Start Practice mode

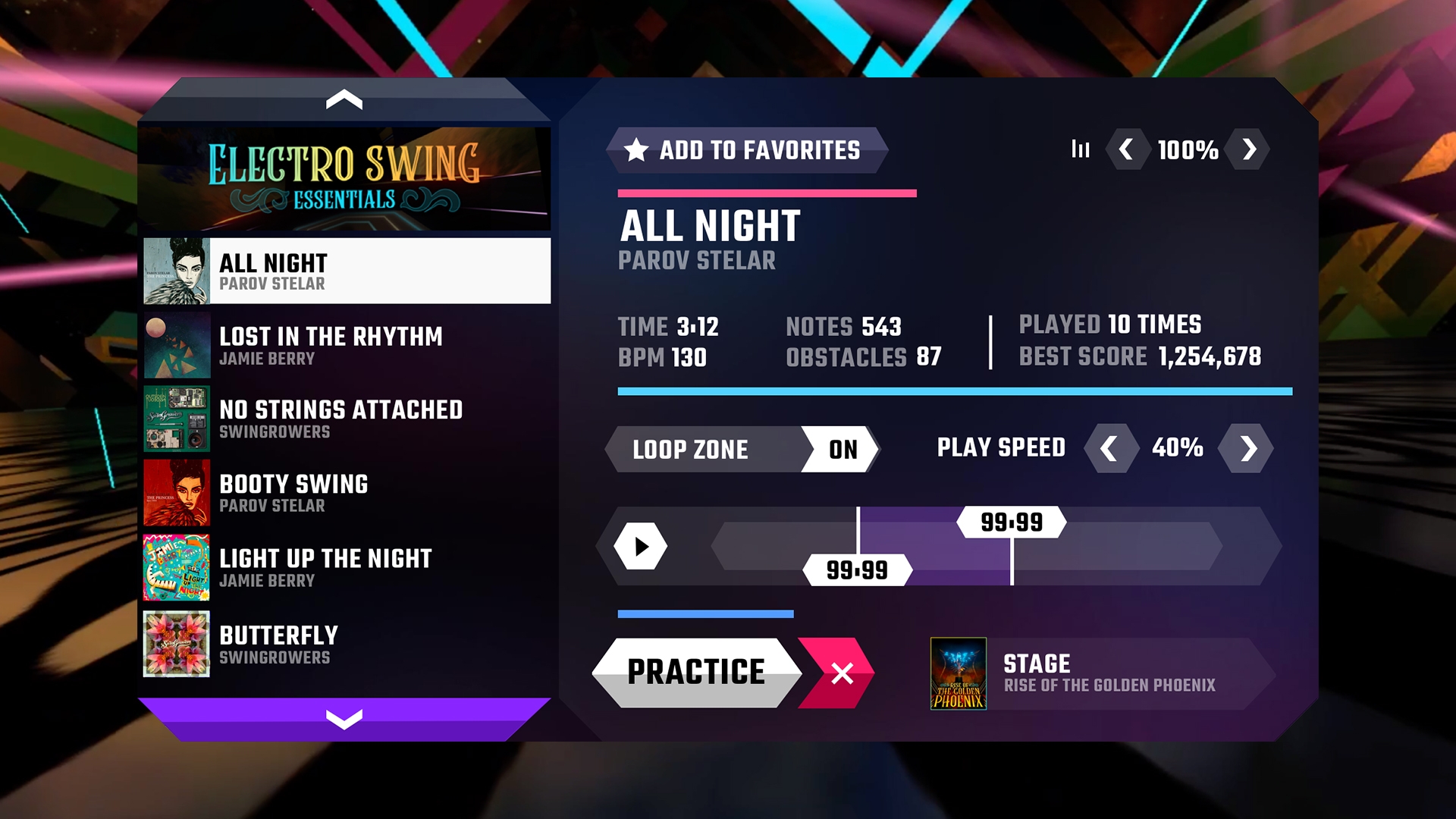696,672
